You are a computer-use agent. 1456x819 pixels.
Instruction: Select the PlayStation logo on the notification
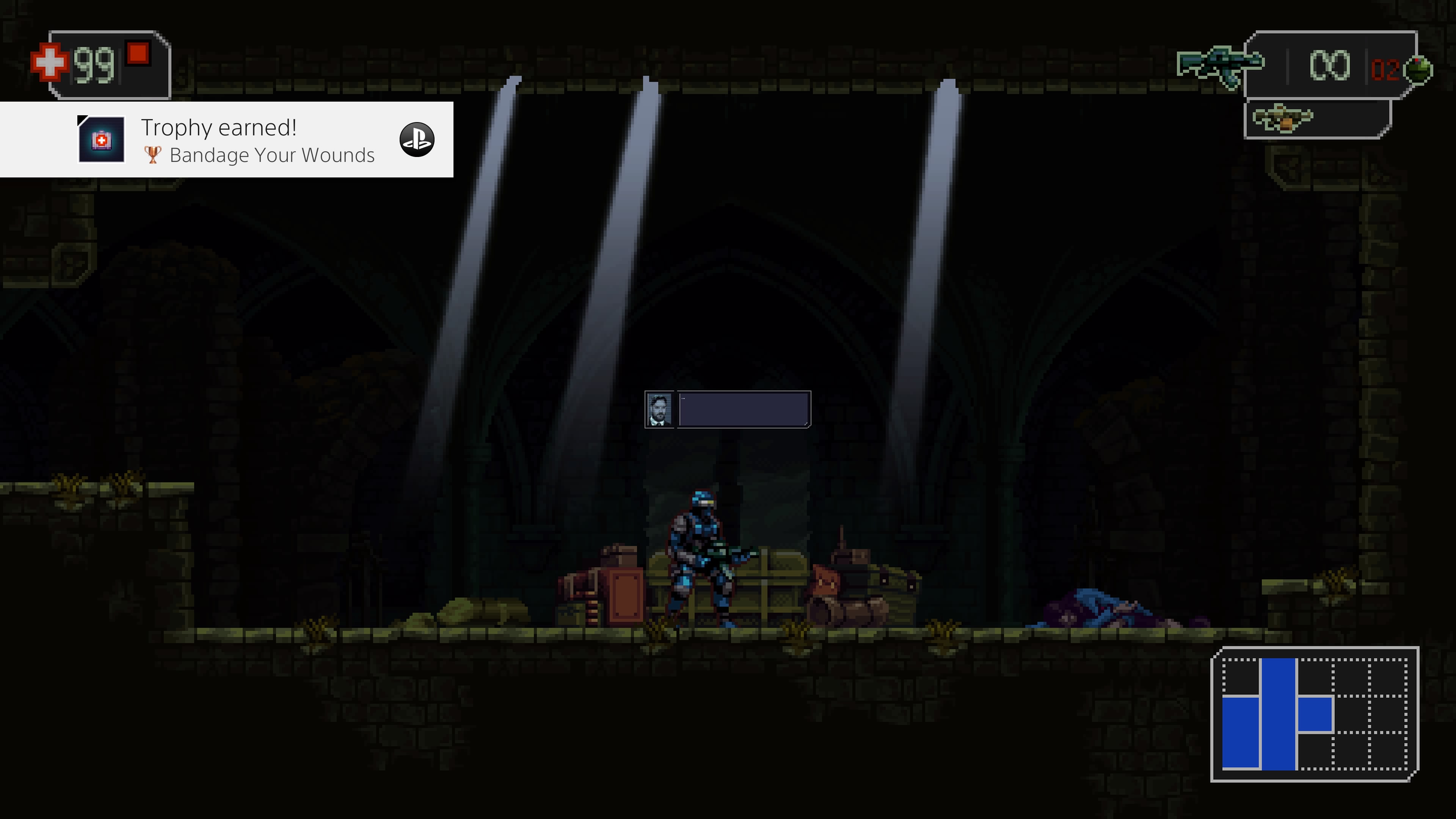click(x=417, y=140)
